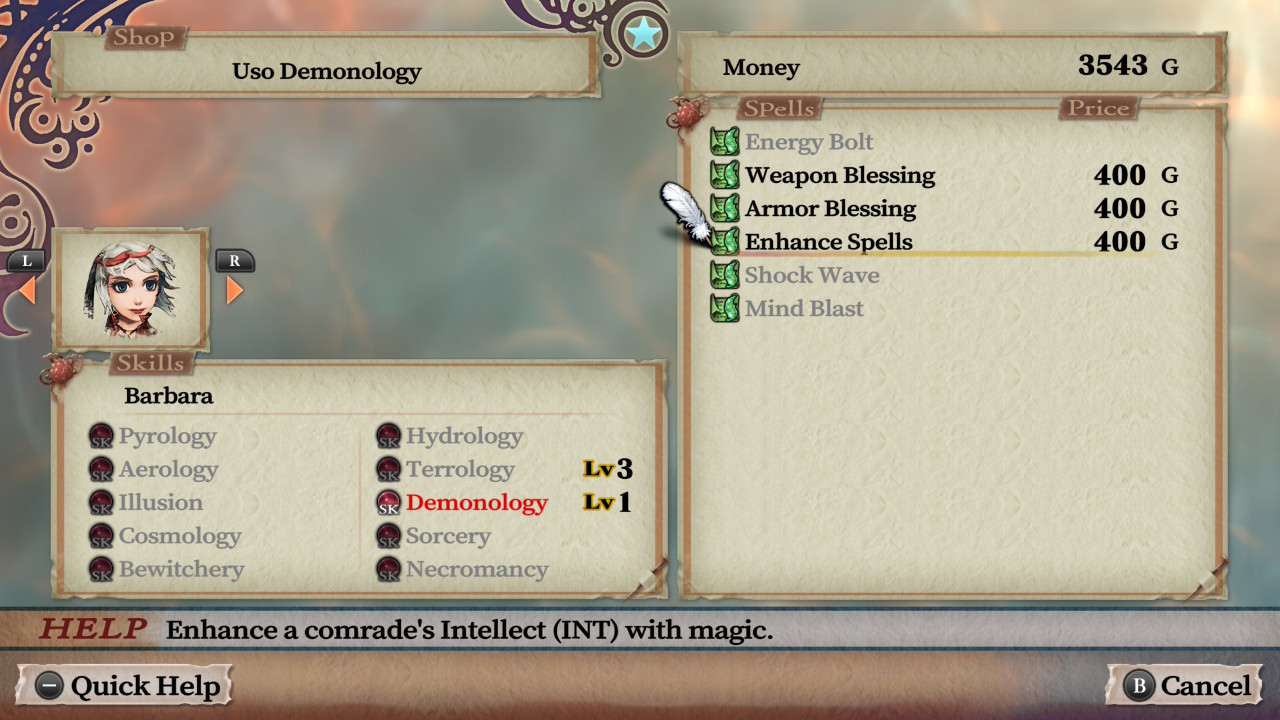Click the Demonology skill icon
Screen dimensions: 1280x720
tap(388, 503)
